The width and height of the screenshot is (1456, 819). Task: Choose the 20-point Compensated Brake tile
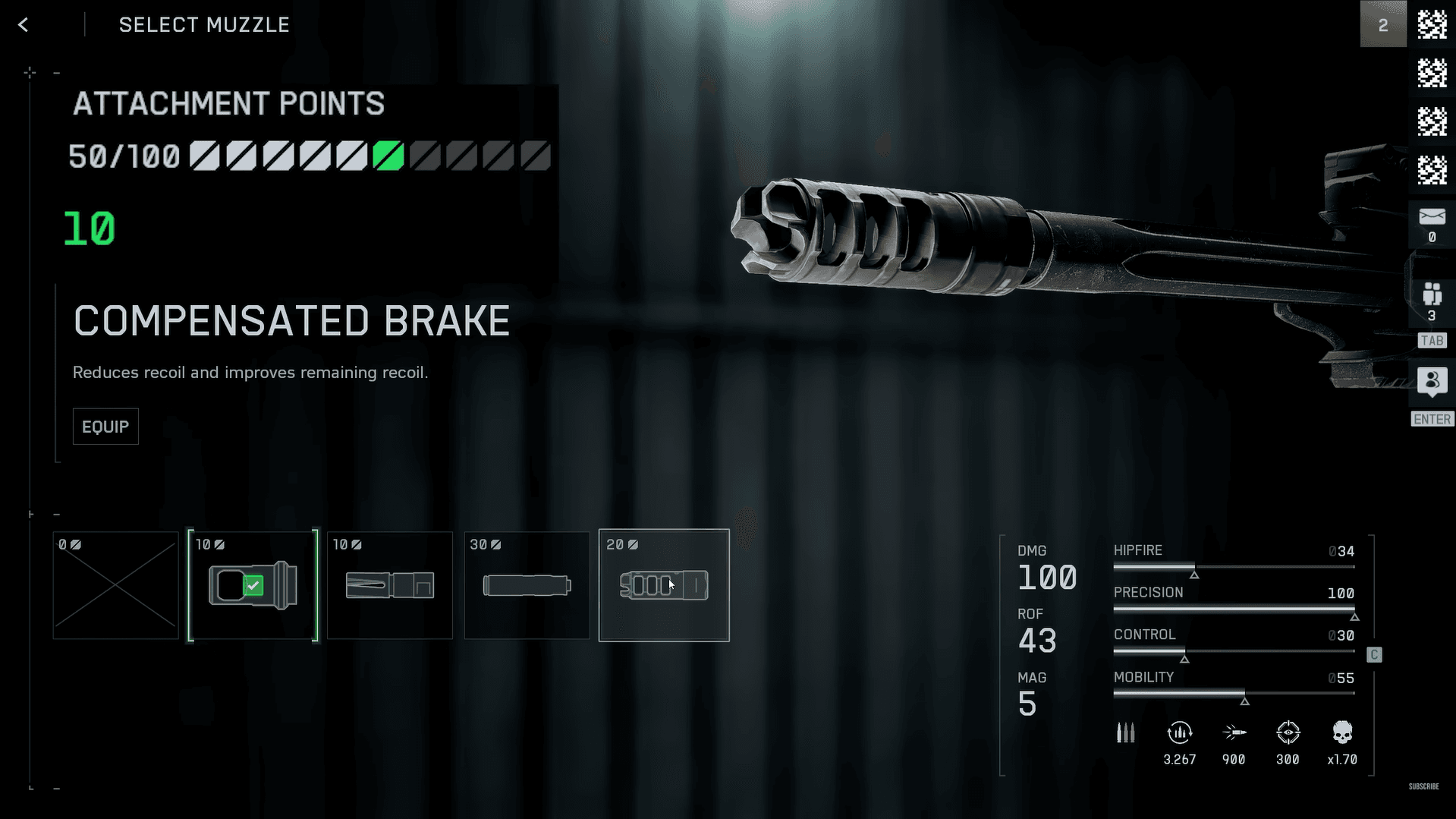(664, 585)
